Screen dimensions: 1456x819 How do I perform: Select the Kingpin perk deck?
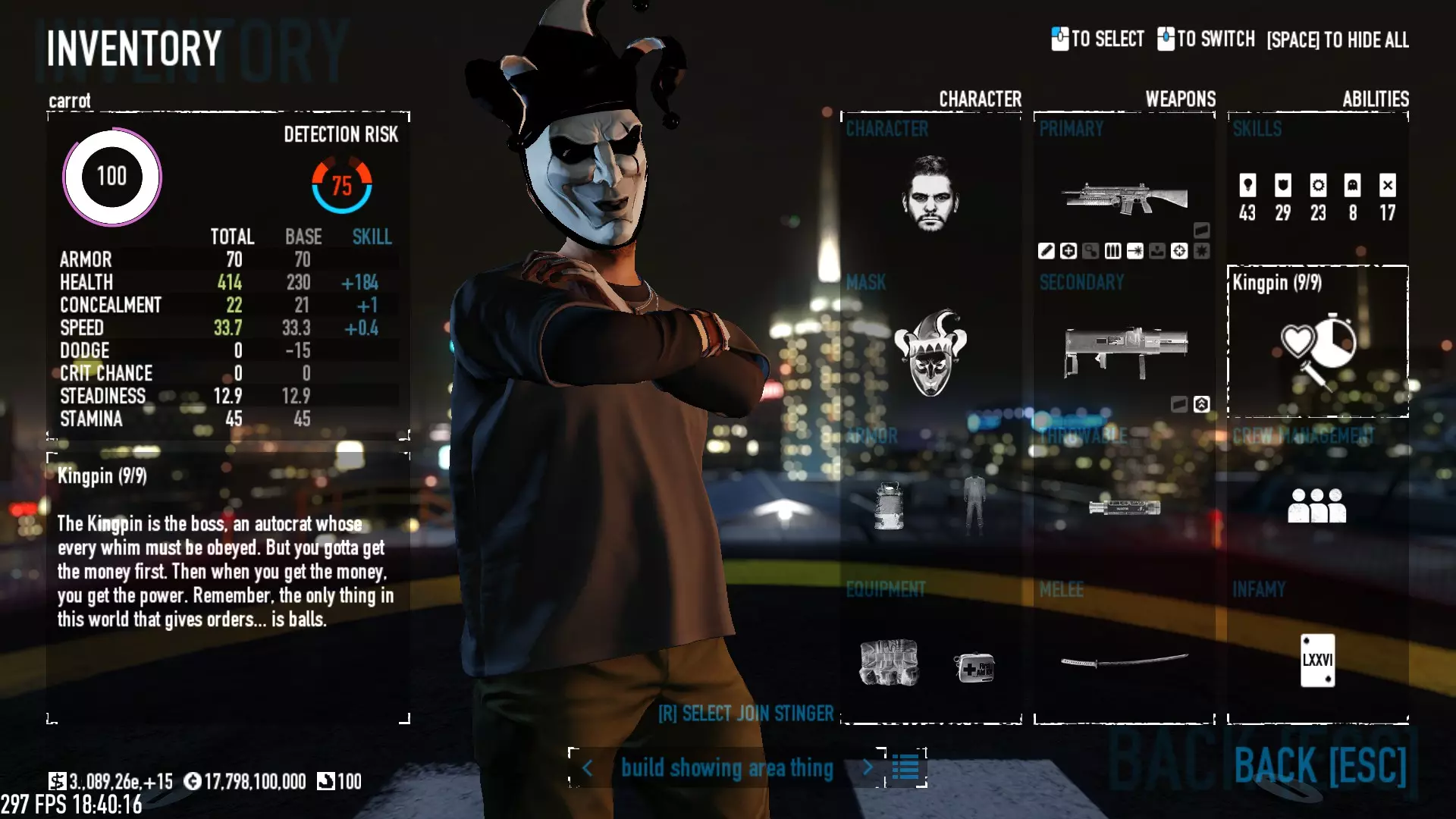click(x=1317, y=343)
